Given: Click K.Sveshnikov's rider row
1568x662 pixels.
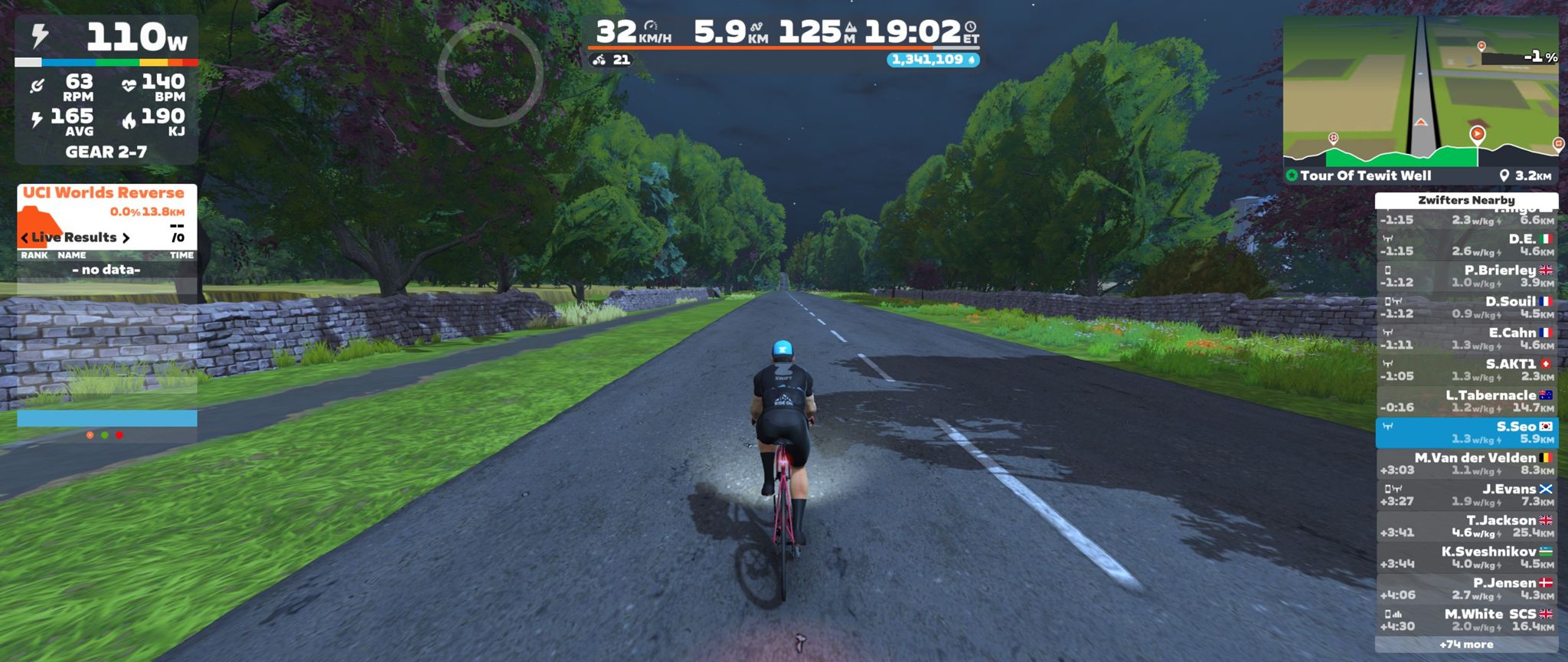Looking at the screenshot, I should (1466, 558).
